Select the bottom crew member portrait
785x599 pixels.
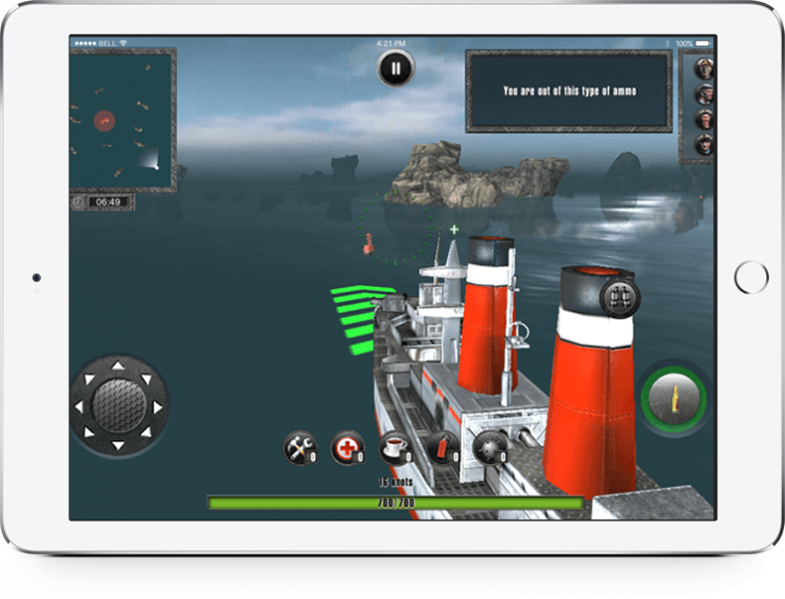[x=704, y=142]
